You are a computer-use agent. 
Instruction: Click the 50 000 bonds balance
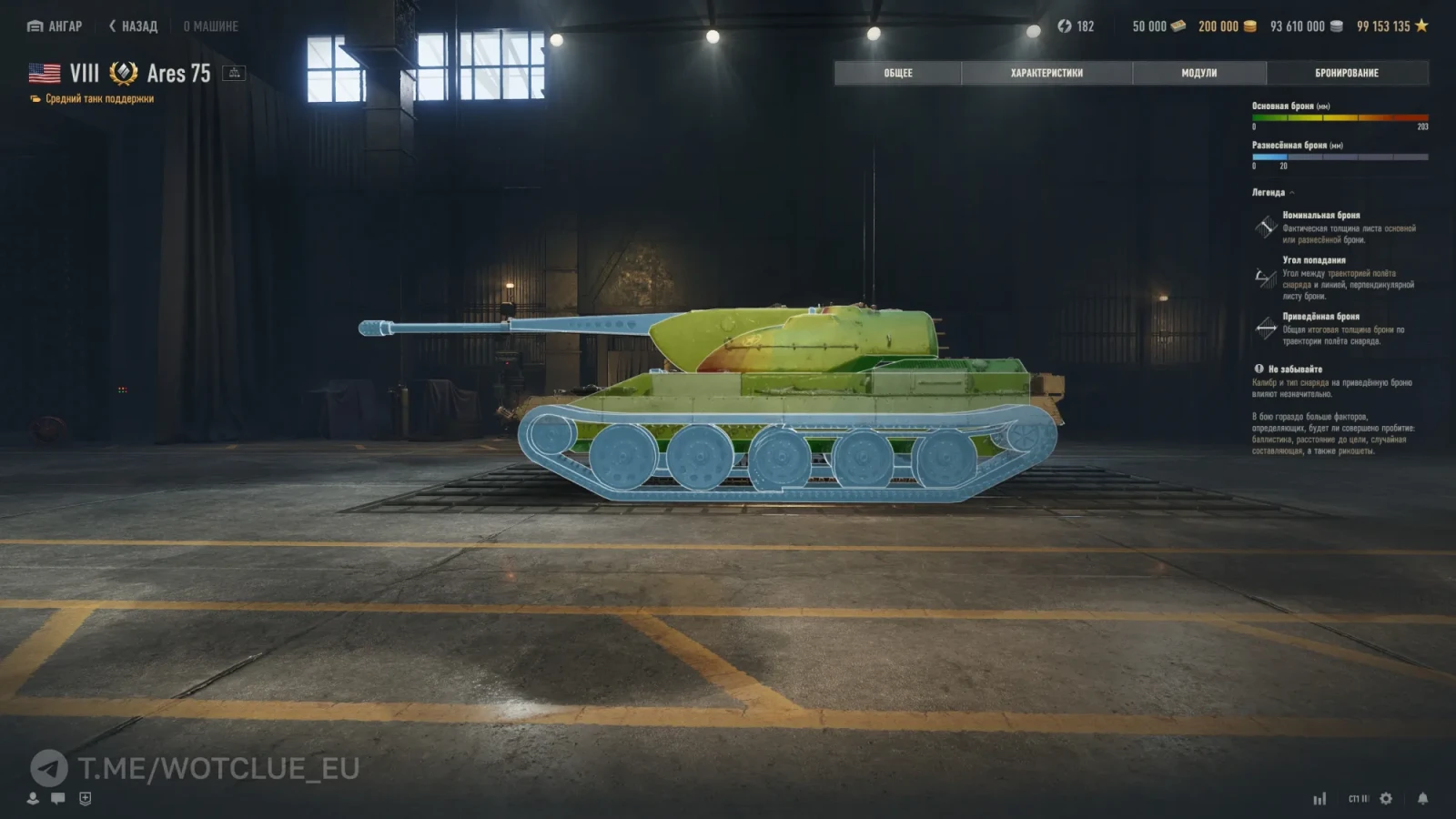coord(1158,26)
